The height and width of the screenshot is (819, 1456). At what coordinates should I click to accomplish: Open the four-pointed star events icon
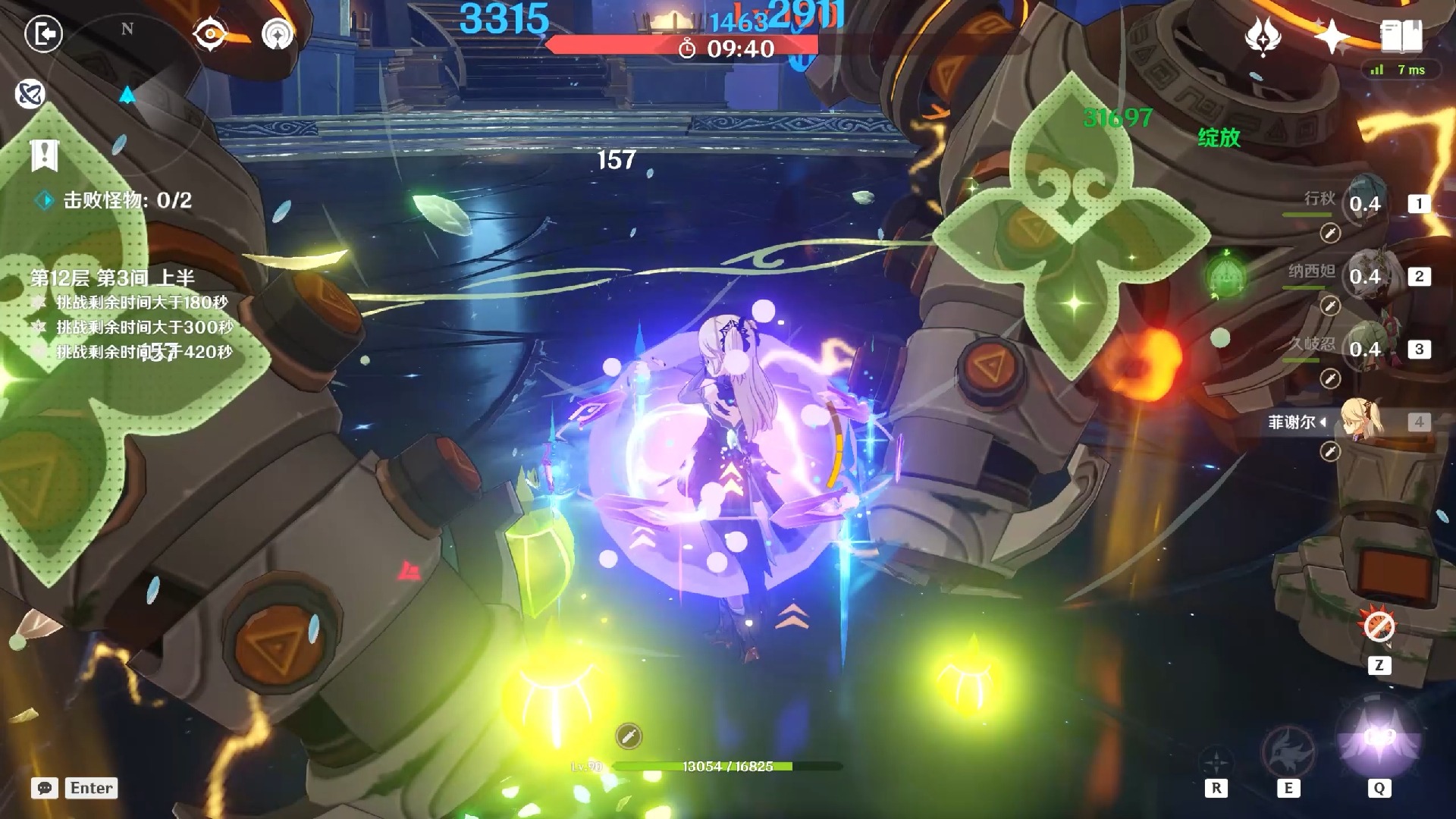click(x=1332, y=36)
